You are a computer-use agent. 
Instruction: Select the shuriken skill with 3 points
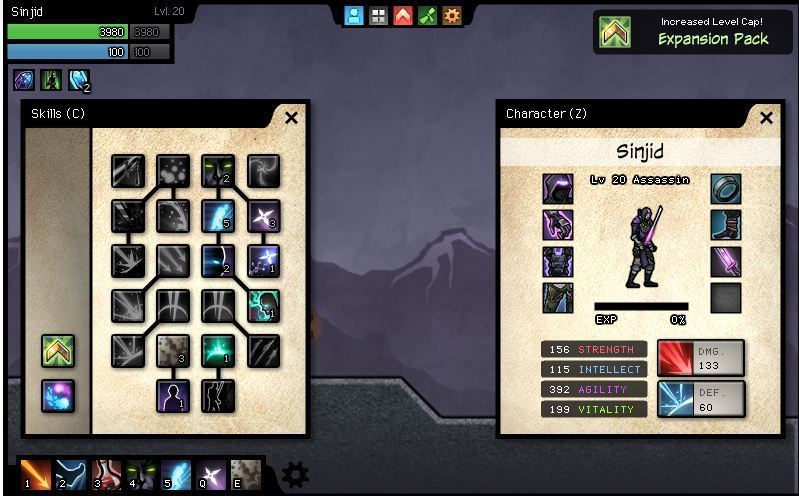[264, 216]
